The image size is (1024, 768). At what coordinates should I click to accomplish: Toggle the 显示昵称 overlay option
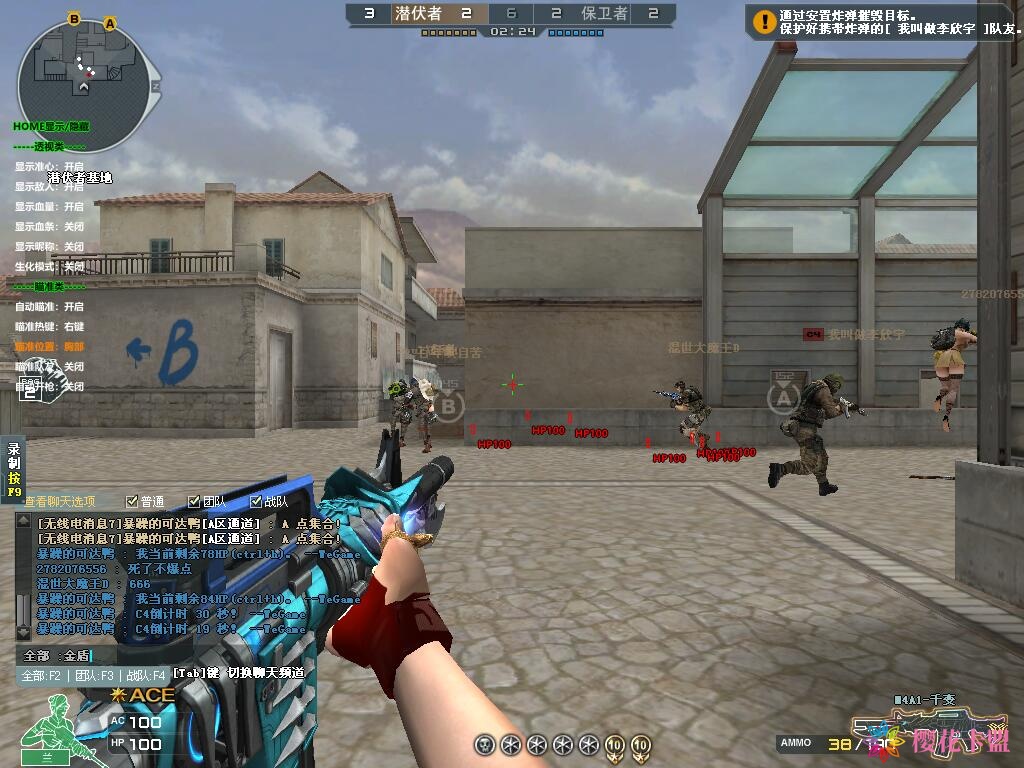pyautogui.click(x=49, y=247)
